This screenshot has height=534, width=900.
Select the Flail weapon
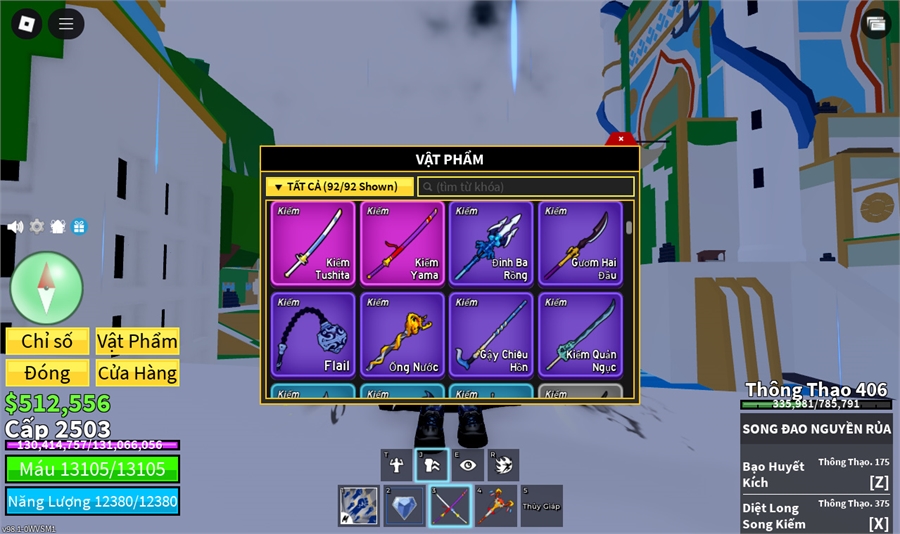click(x=313, y=335)
